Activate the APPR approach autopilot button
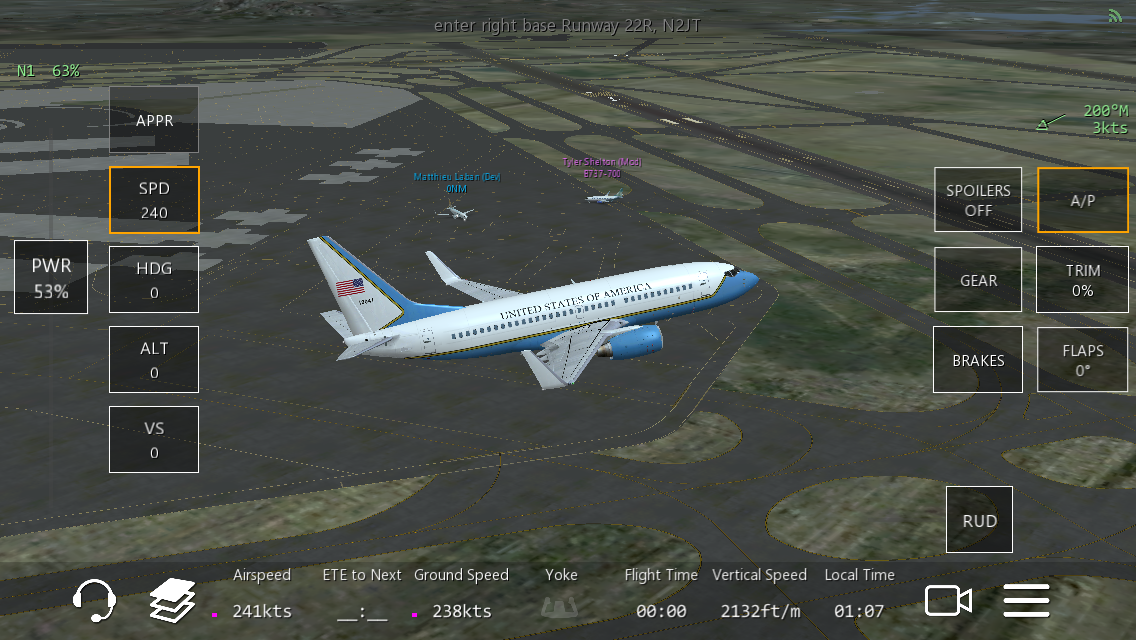The width and height of the screenshot is (1136, 640). (154, 120)
